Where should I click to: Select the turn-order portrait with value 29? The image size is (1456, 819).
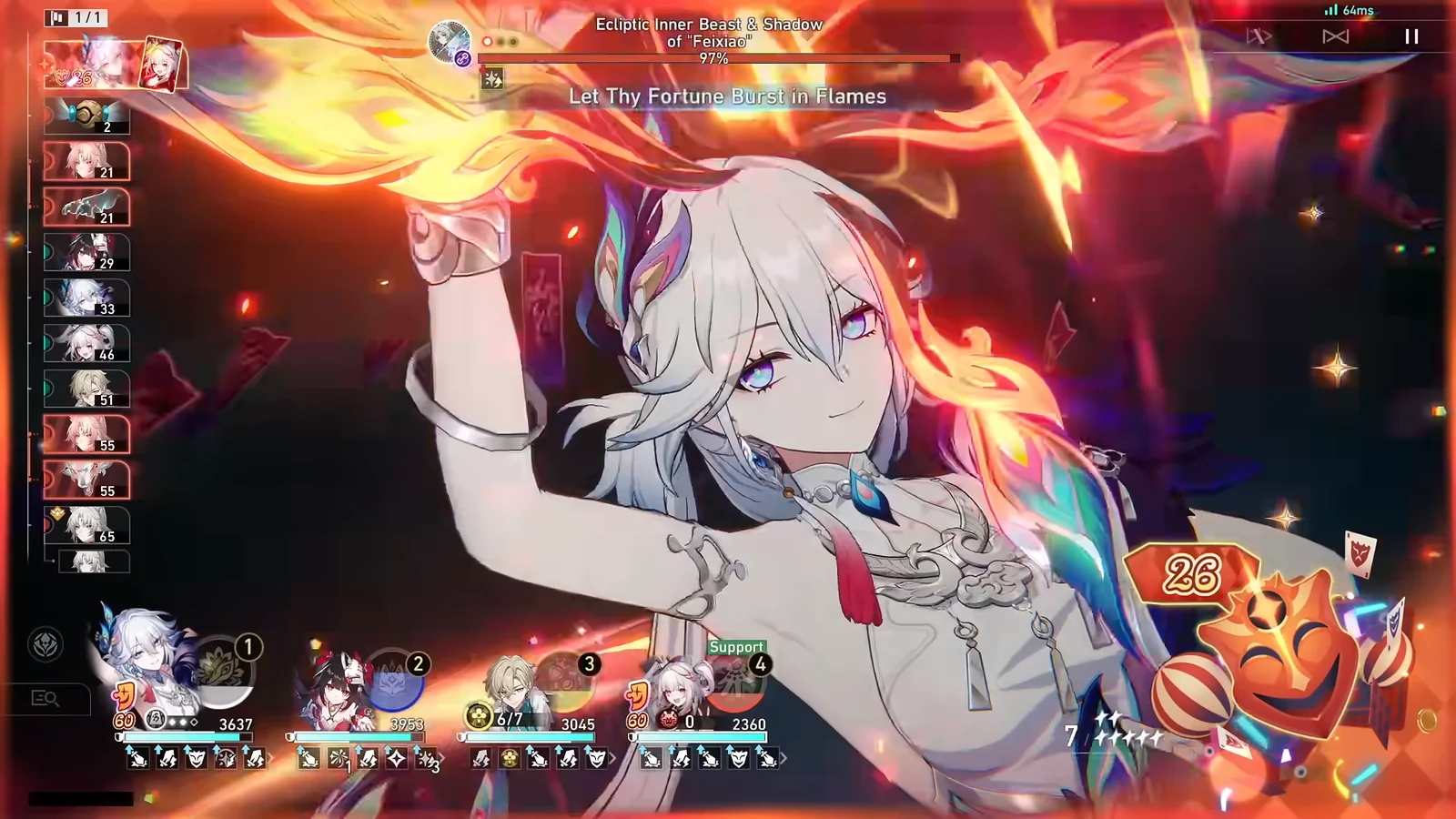[x=87, y=252]
